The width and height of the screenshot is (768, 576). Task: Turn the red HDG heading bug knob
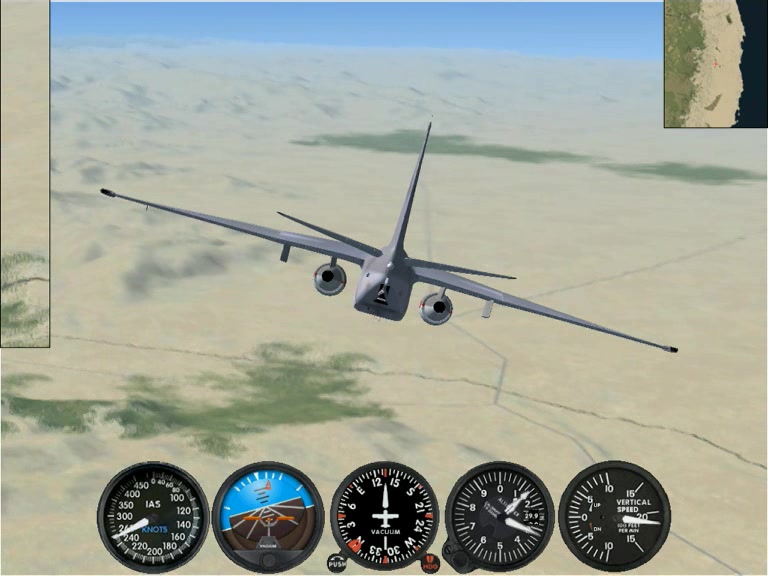click(x=430, y=563)
